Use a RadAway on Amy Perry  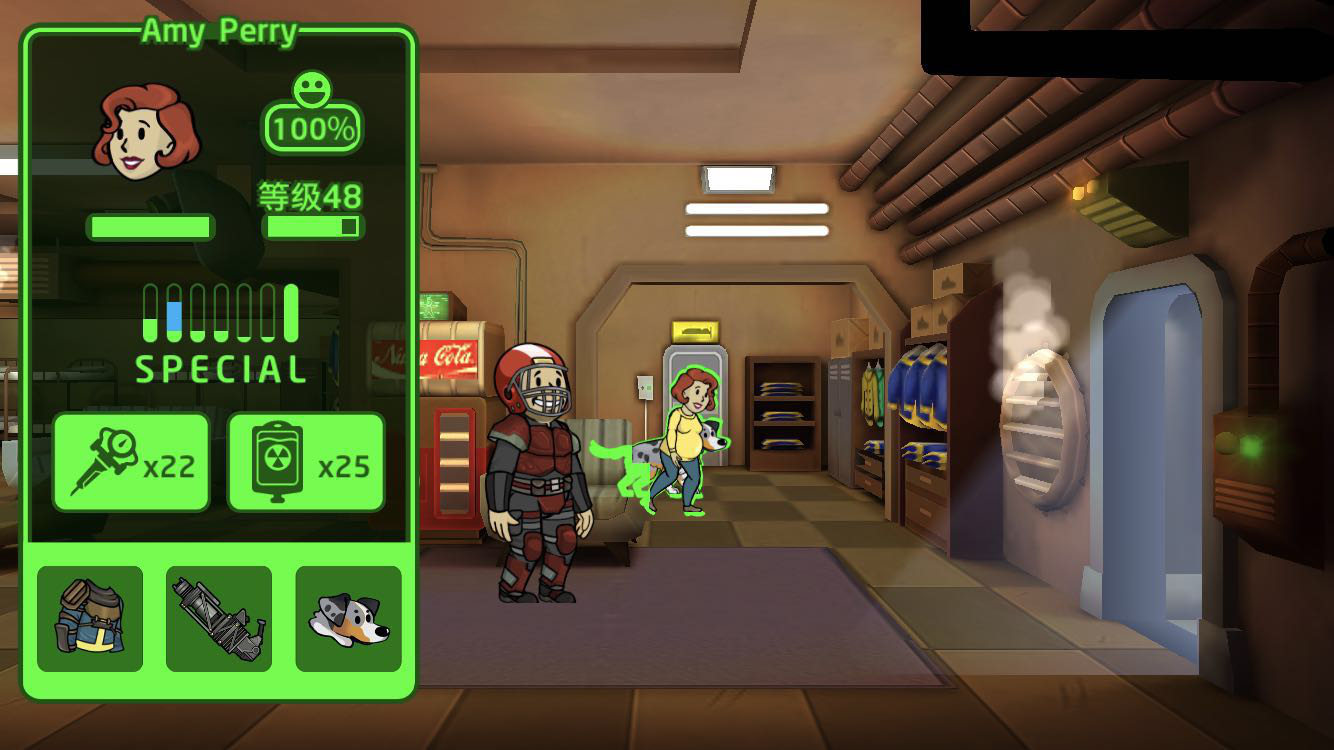pos(306,463)
